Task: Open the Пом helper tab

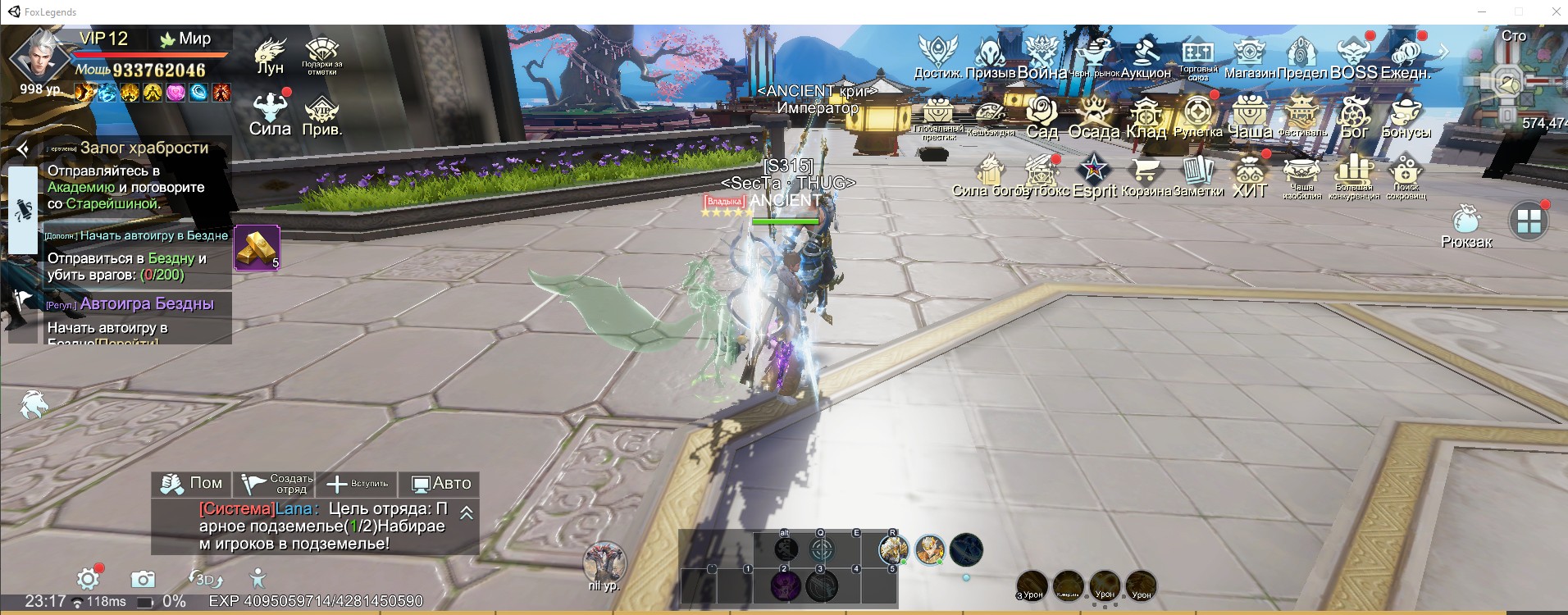Action: point(192,484)
